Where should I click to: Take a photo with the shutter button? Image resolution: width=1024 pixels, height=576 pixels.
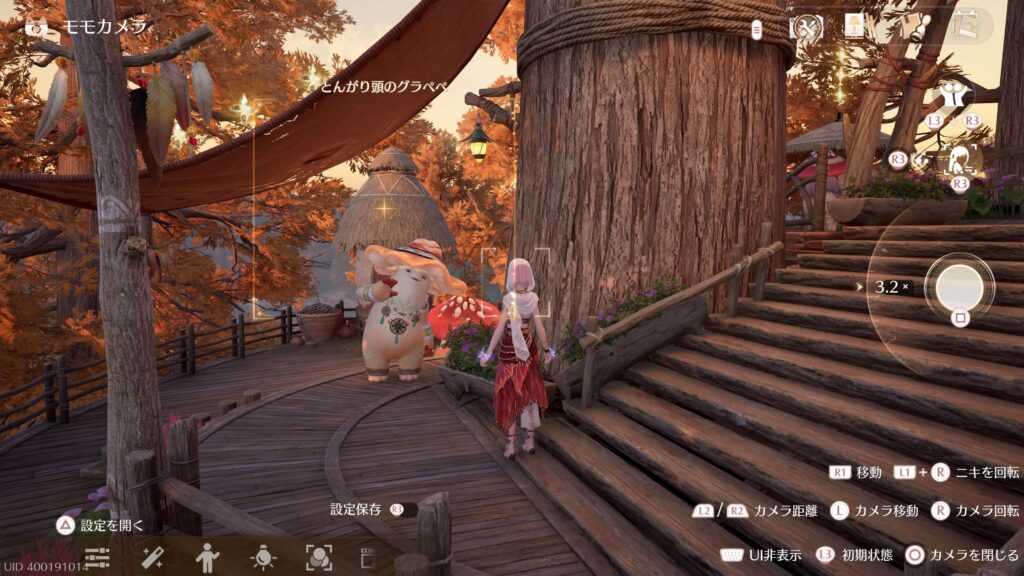[x=959, y=286]
